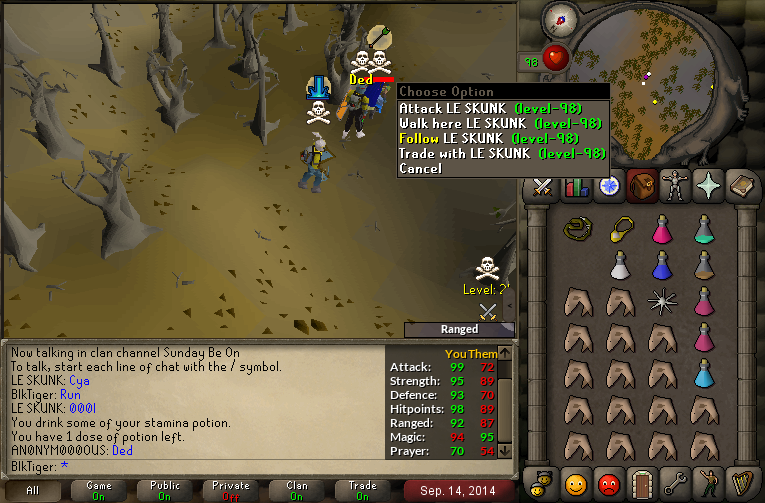Switch to the Skills stats tab

tap(576, 186)
